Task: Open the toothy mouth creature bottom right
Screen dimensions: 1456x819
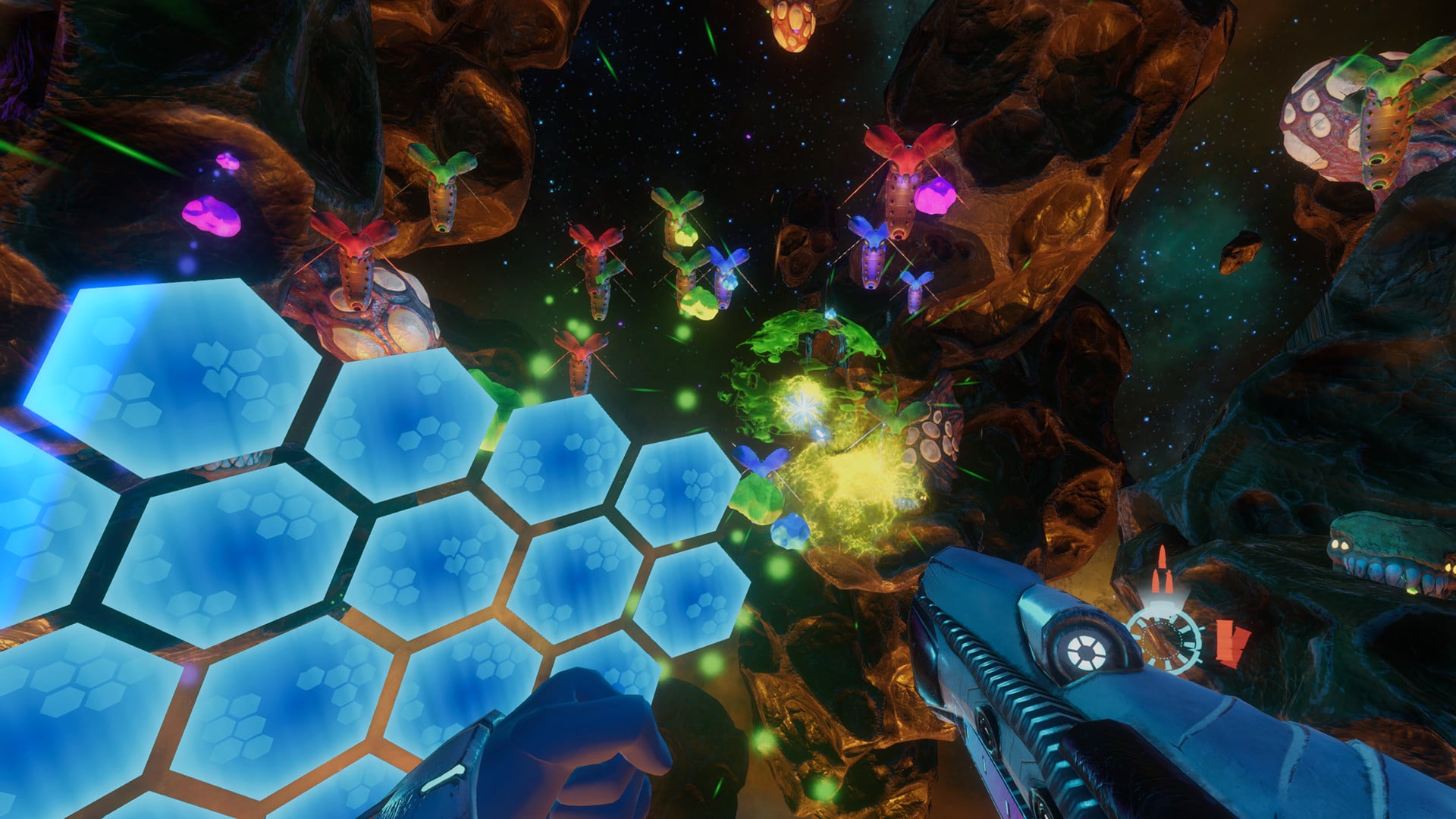Action: (1388, 565)
